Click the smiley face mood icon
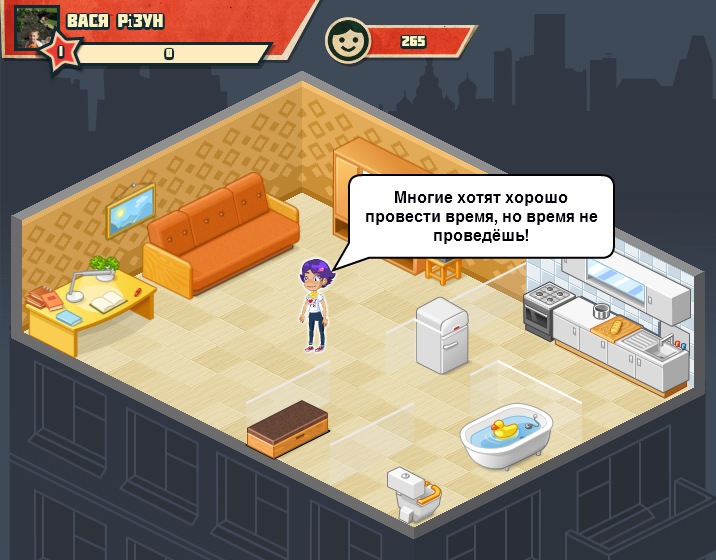 pyautogui.click(x=347, y=41)
